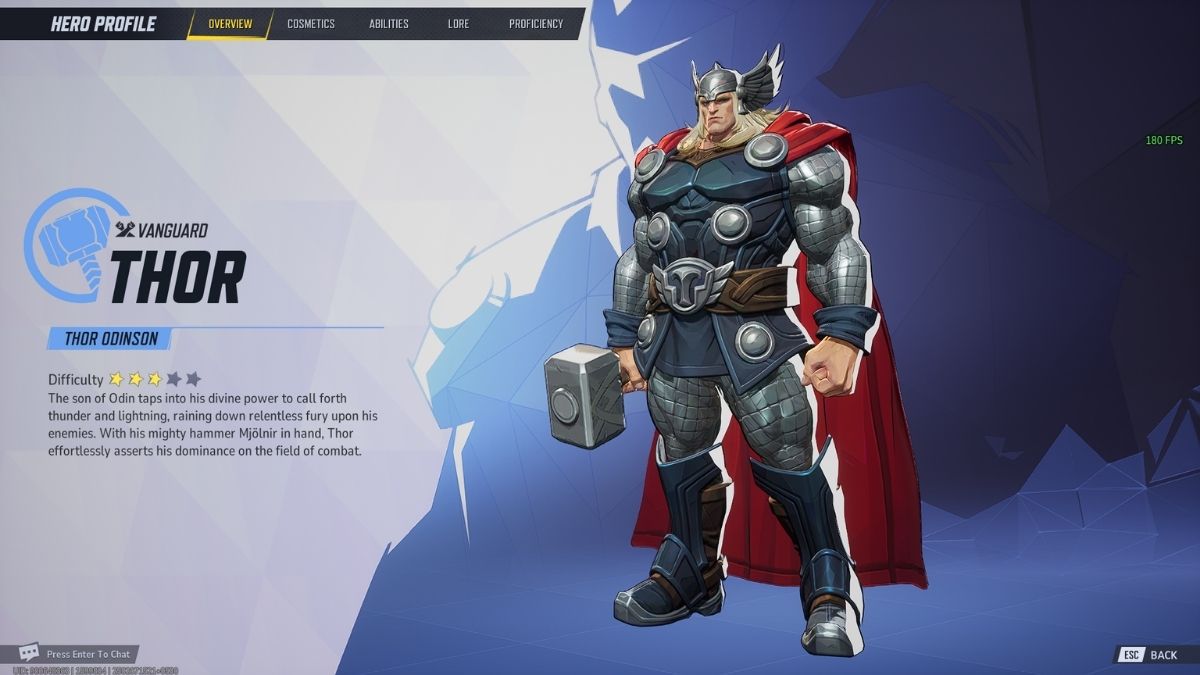Select the Lore tab

click(x=458, y=24)
